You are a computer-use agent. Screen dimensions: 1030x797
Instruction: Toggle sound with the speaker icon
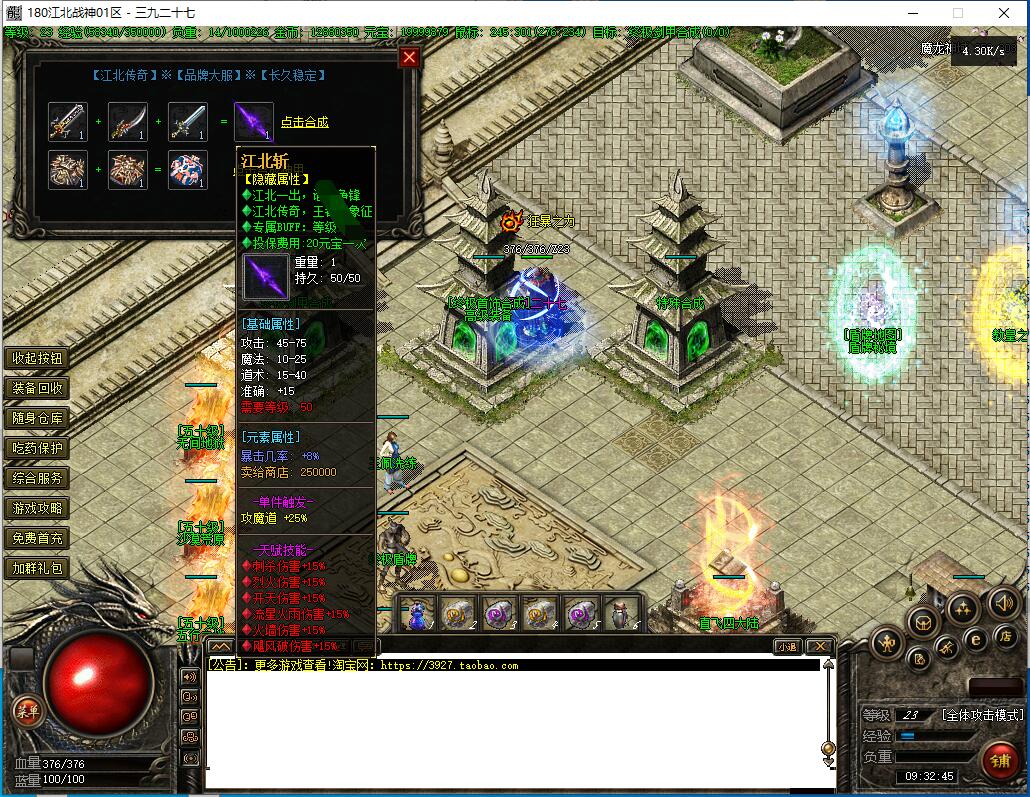tap(1003, 603)
